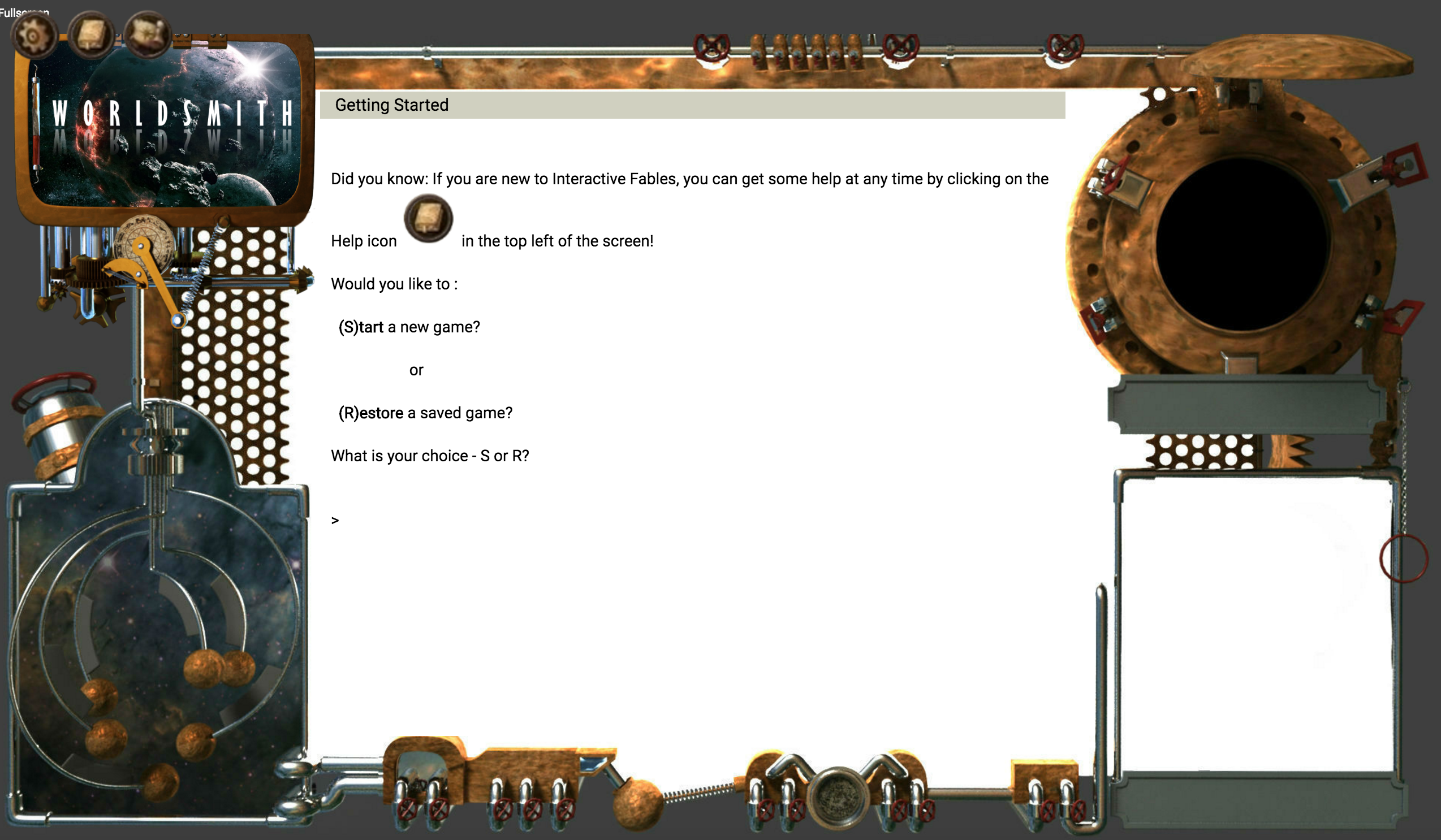
Task: Select the Fullscreen option in the corner
Action: tap(23, 11)
